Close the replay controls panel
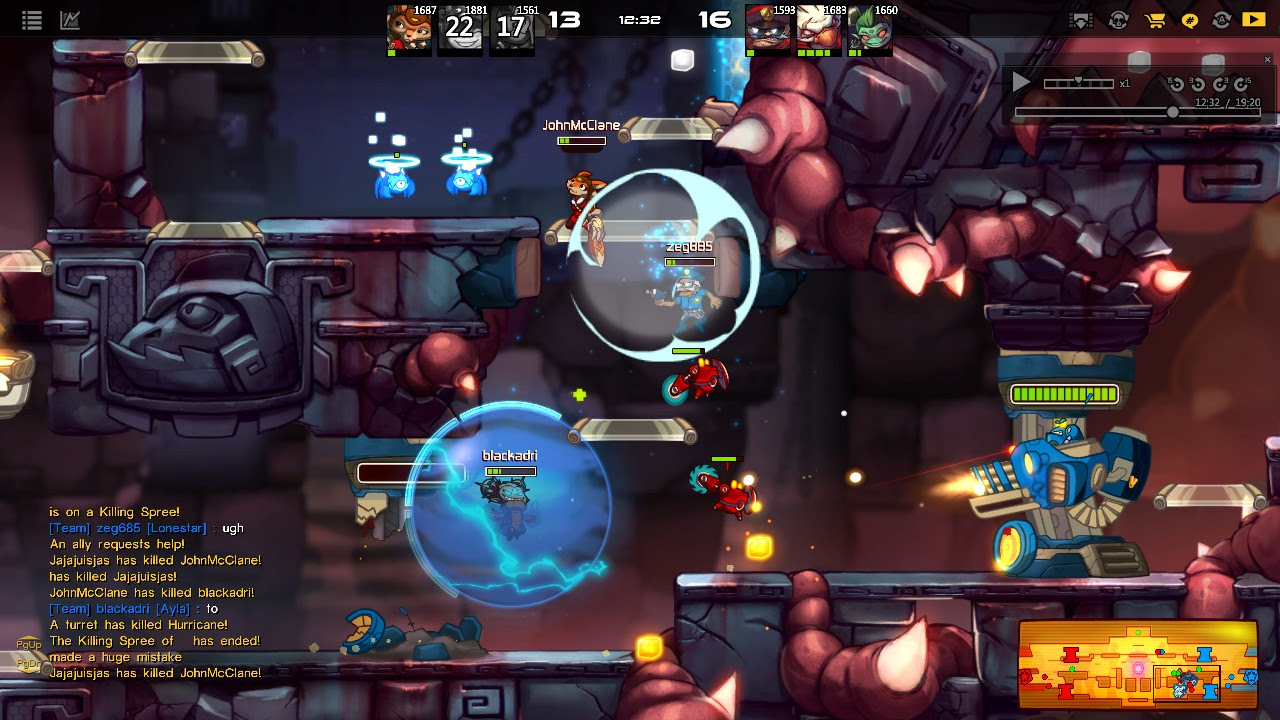Screen dimensions: 1280x720 (1267, 60)
